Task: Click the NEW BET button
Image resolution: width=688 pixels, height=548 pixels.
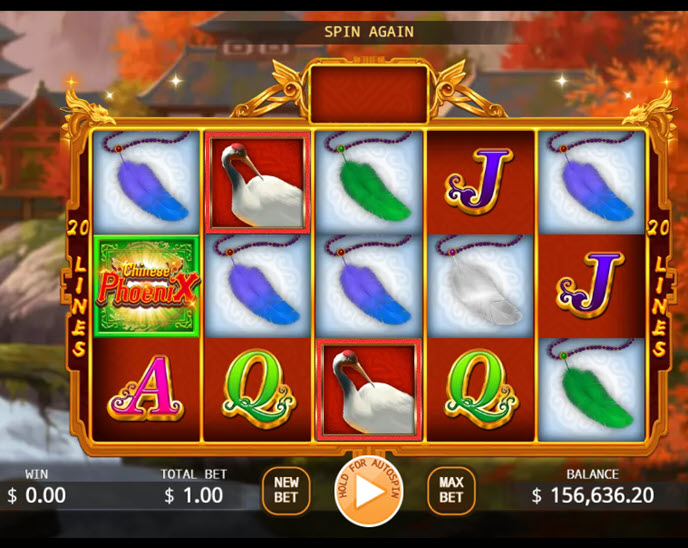Action: (286, 490)
